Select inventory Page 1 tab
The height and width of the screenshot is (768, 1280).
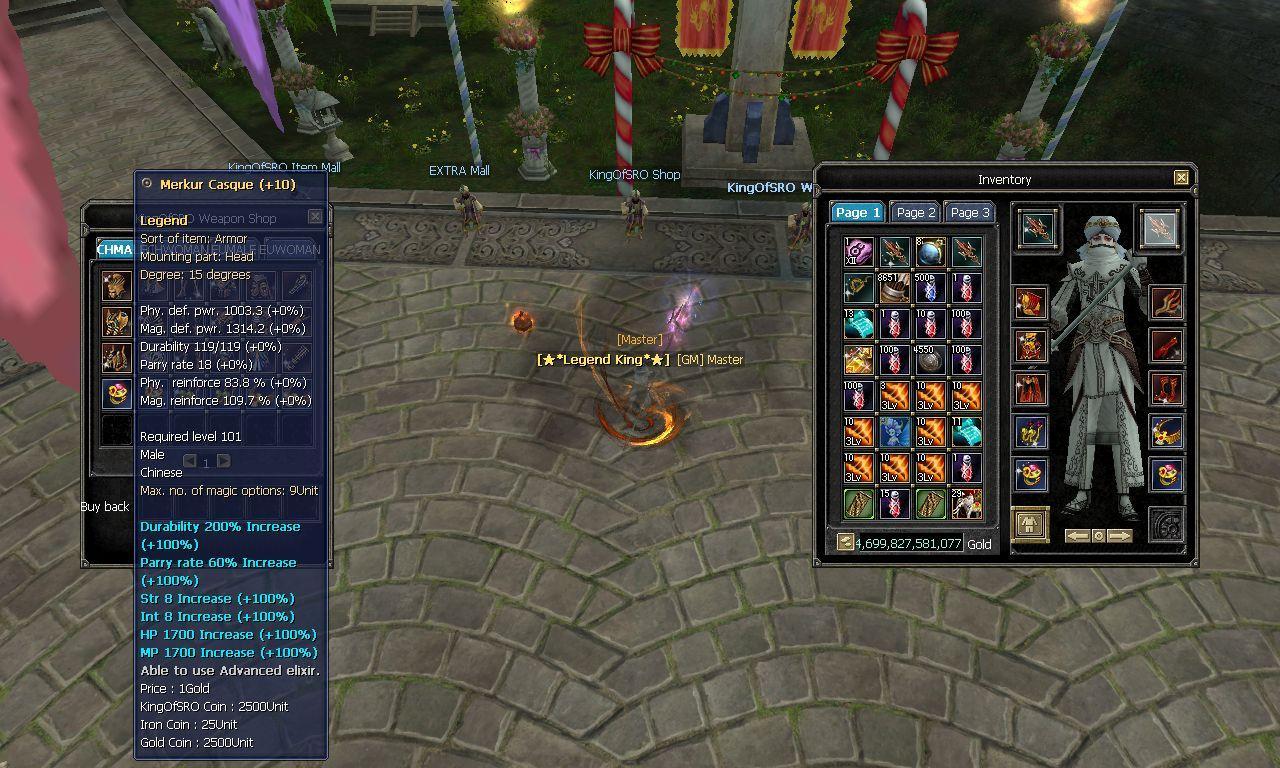[x=858, y=212]
